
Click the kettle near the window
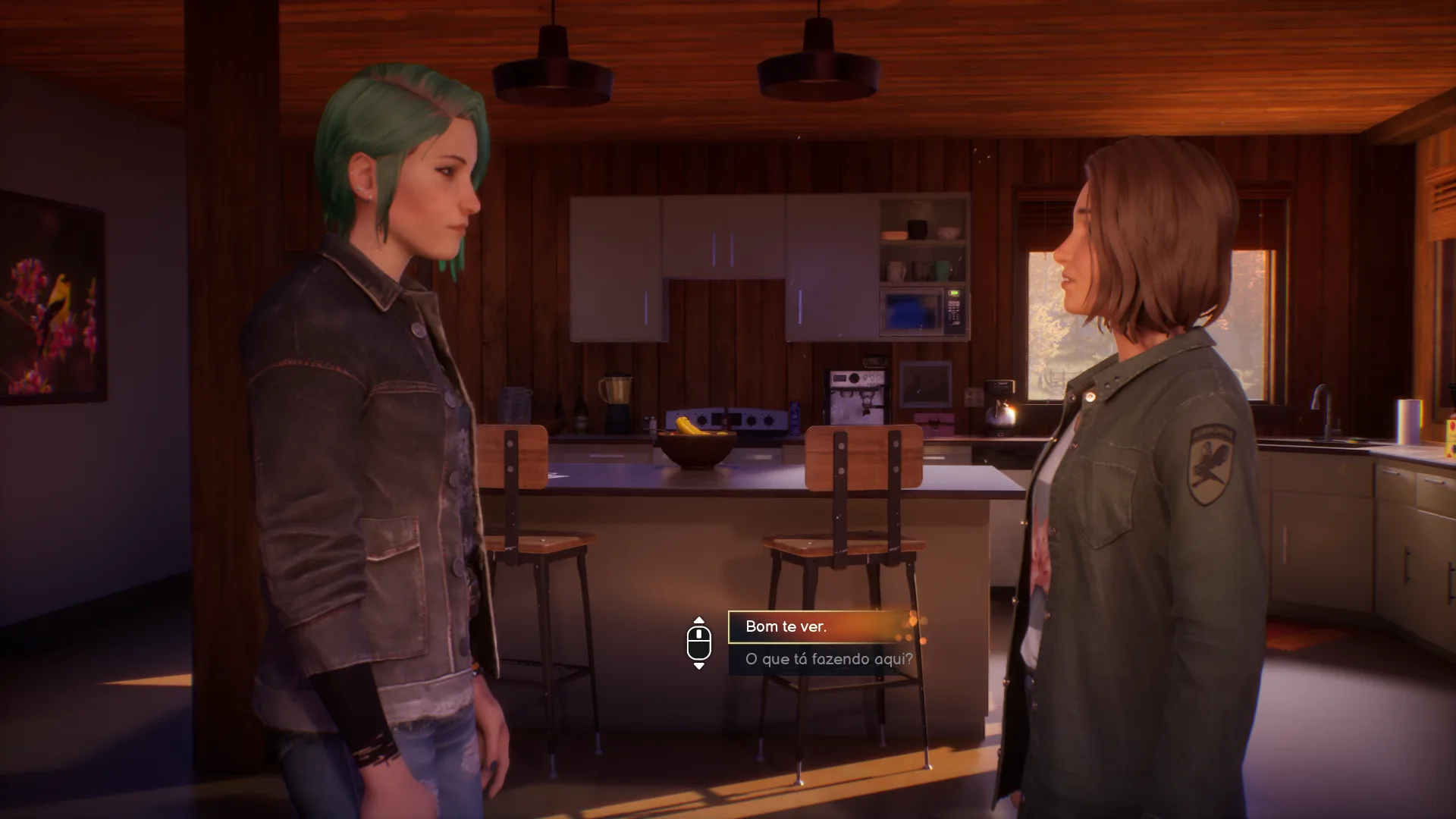[x=1001, y=416]
